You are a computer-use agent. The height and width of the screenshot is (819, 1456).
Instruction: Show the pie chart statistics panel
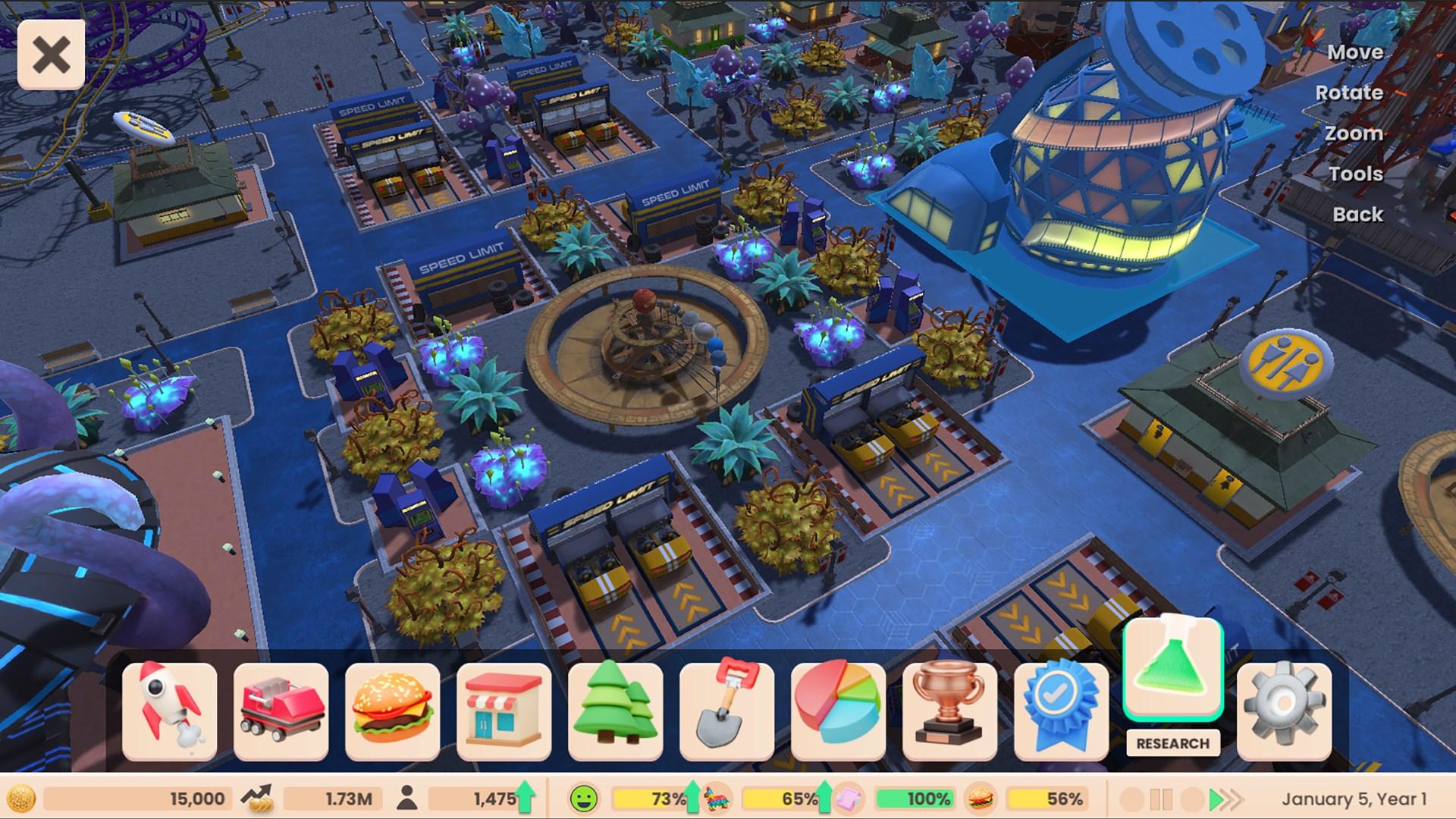pyautogui.click(x=838, y=711)
